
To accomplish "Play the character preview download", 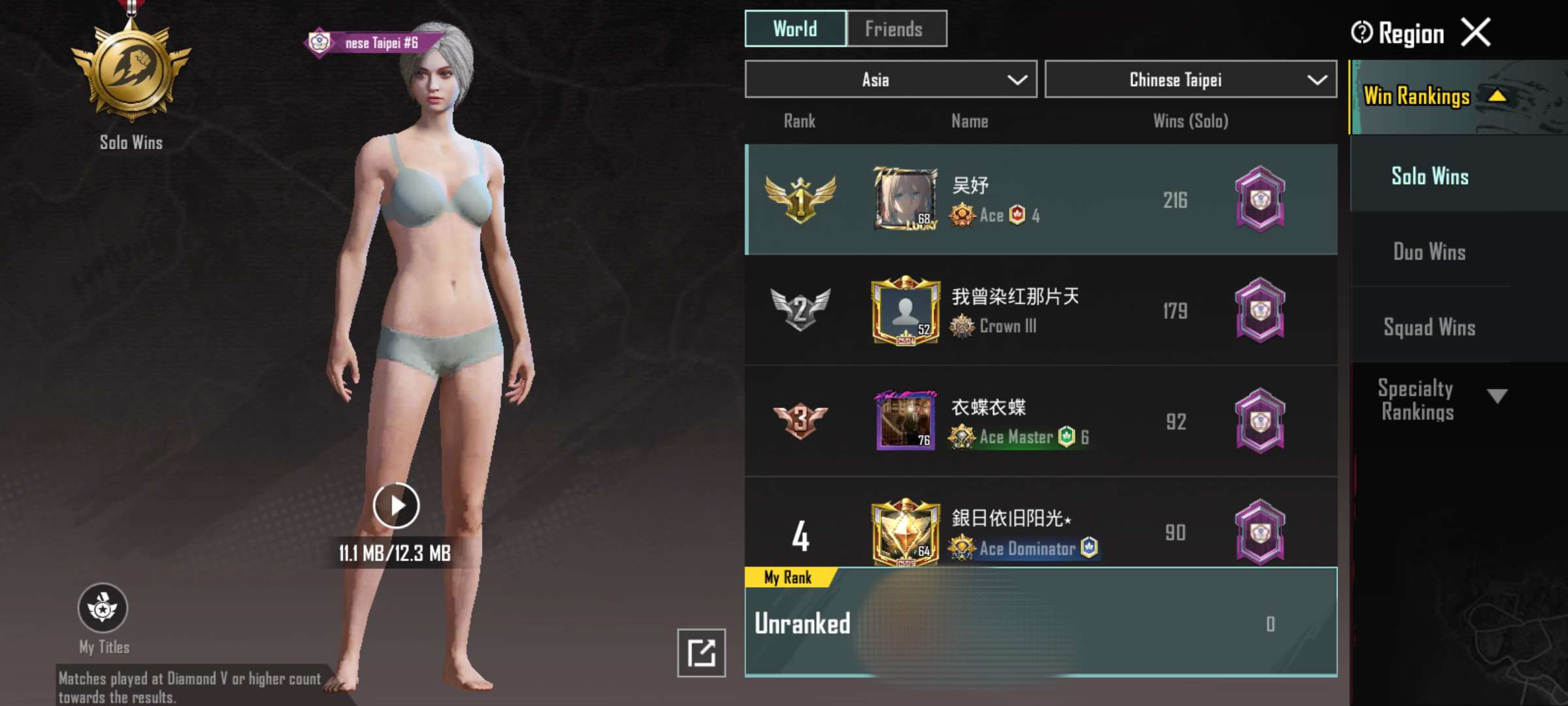I will coord(396,505).
